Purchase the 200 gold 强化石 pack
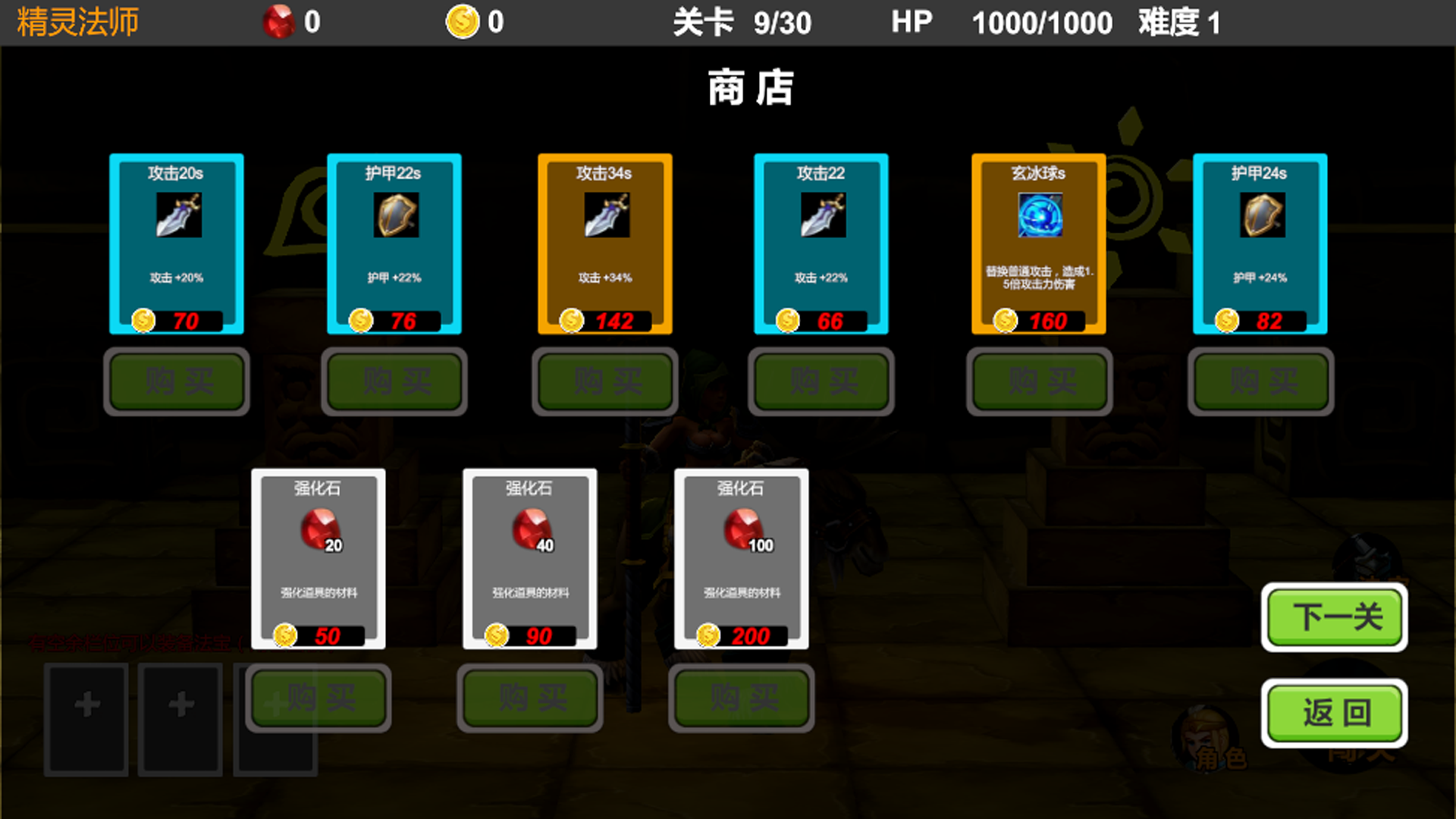Screen dimensions: 1456x819 pyautogui.click(x=742, y=698)
